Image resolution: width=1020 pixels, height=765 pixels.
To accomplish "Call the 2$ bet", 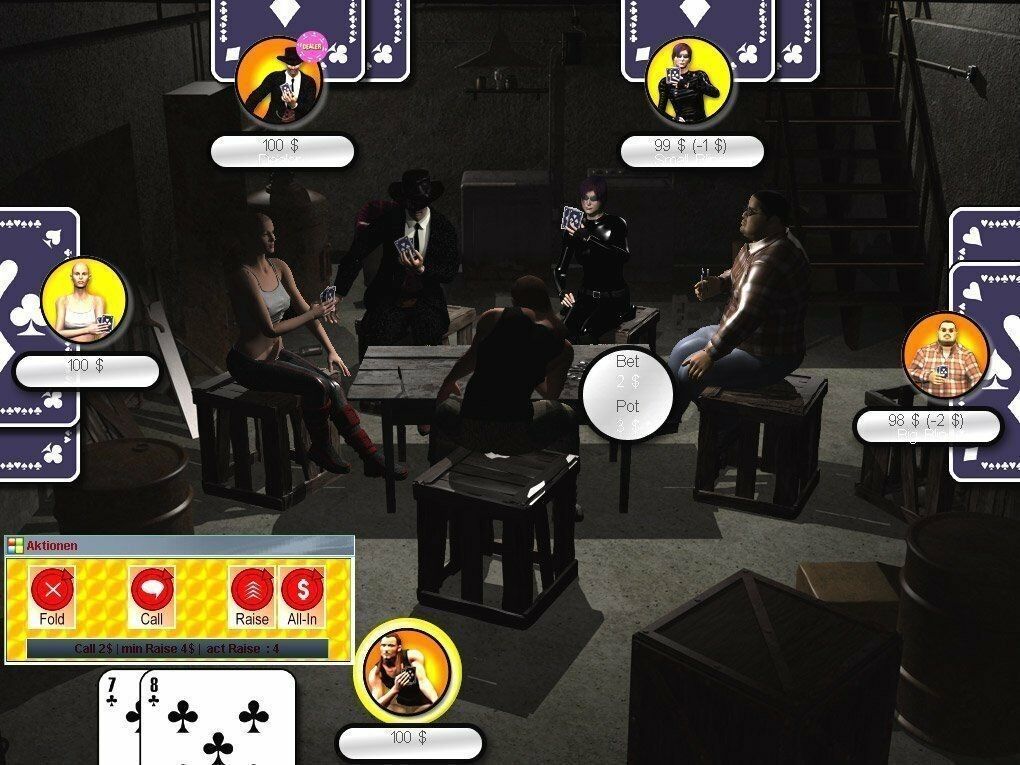I will tap(152, 592).
